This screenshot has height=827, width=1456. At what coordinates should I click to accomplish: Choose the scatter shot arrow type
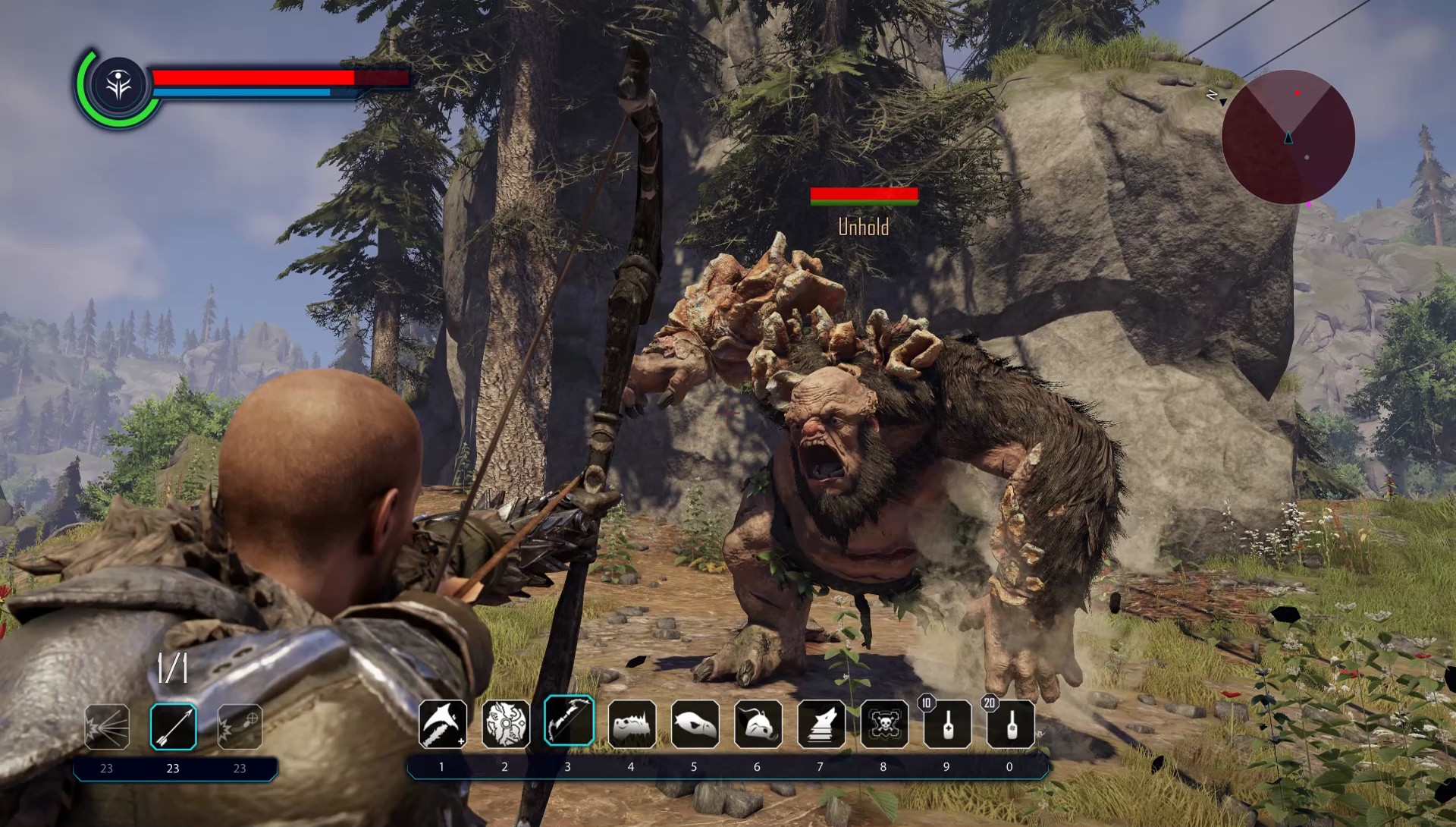(107, 727)
